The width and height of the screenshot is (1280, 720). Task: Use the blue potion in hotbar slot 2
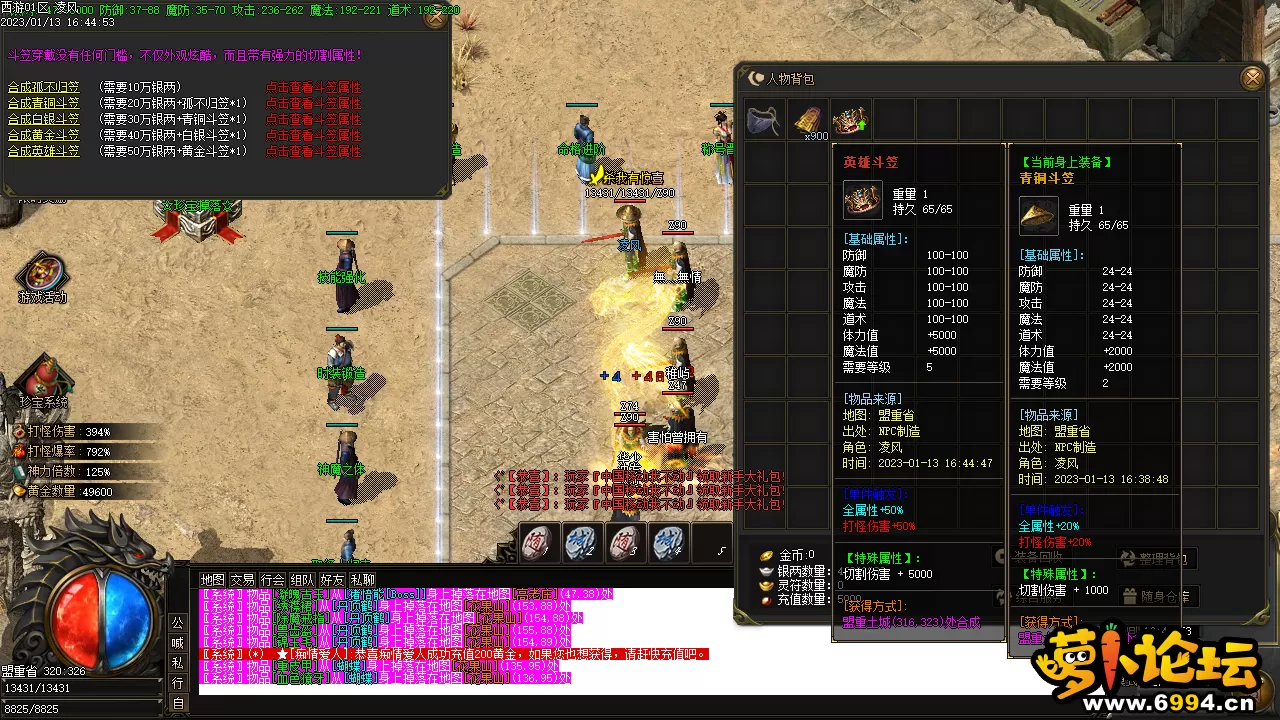pos(581,543)
